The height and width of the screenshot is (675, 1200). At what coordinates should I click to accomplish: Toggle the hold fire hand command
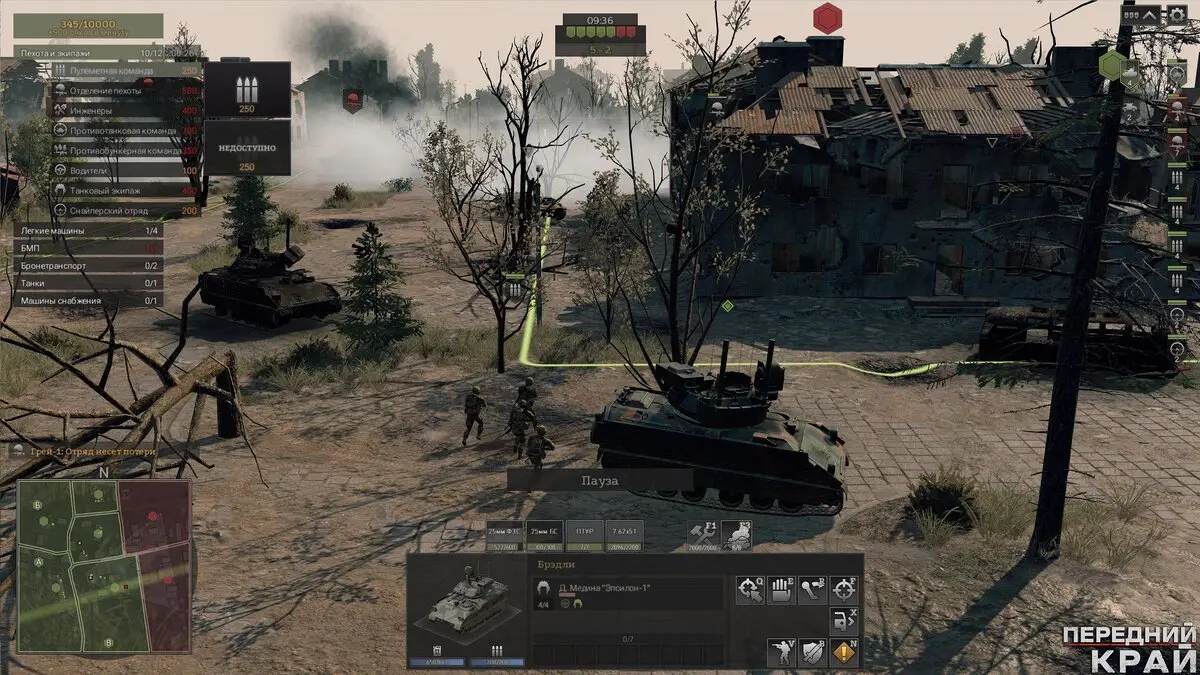pos(781,590)
